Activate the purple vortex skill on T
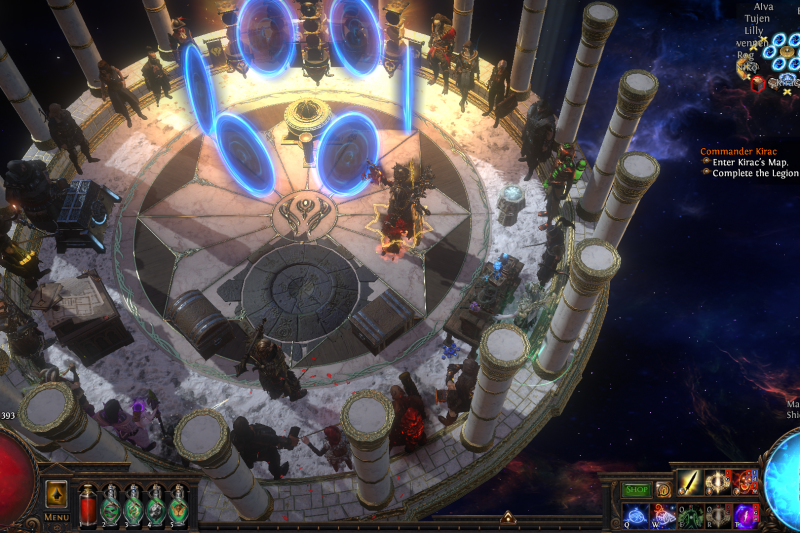The image size is (800, 533). point(745,514)
